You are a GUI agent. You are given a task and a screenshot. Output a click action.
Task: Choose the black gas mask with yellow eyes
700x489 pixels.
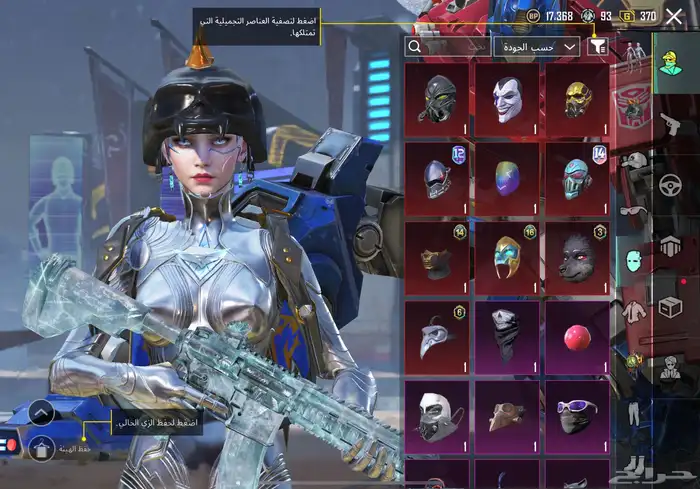(436, 99)
